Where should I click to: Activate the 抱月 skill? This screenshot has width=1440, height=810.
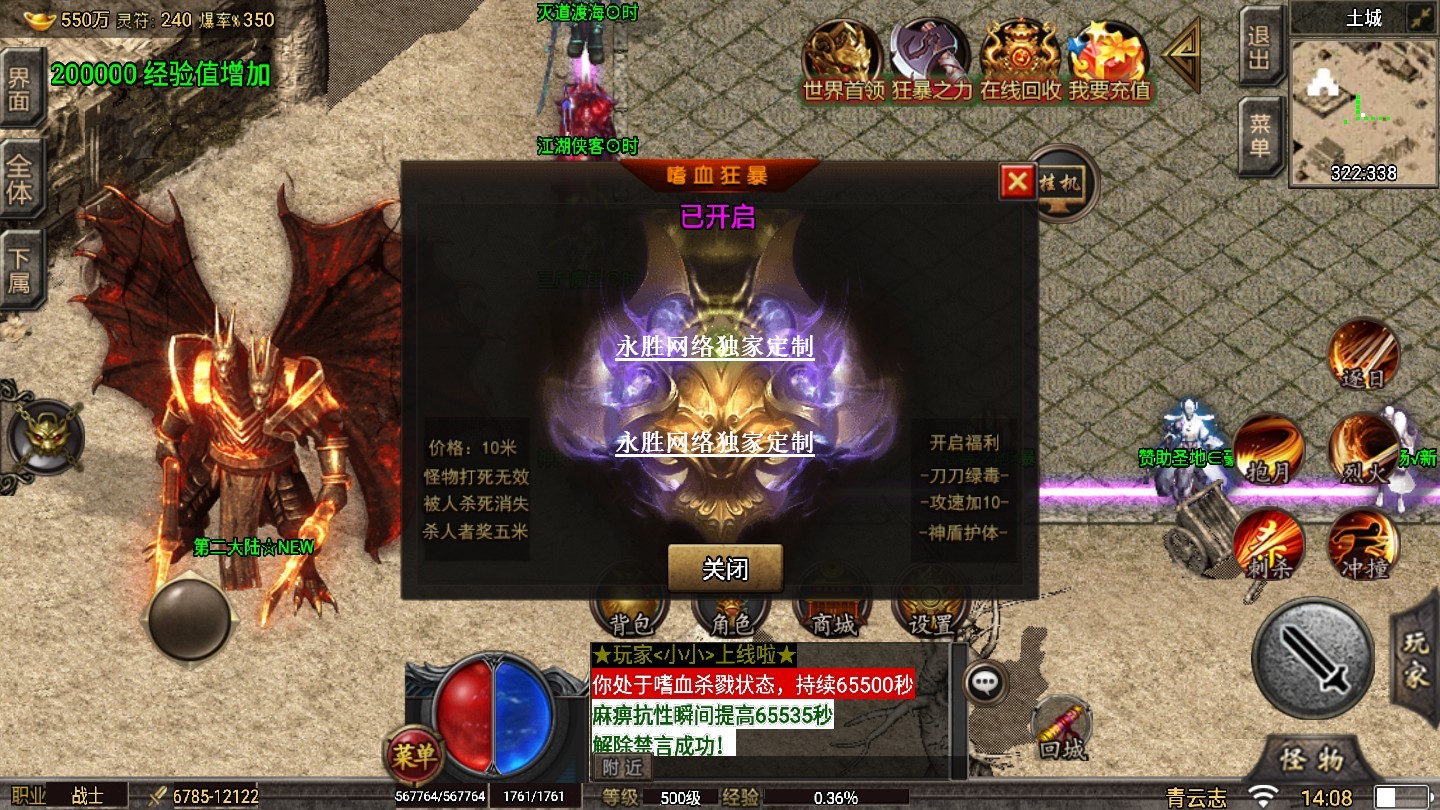(x=1268, y=450)
